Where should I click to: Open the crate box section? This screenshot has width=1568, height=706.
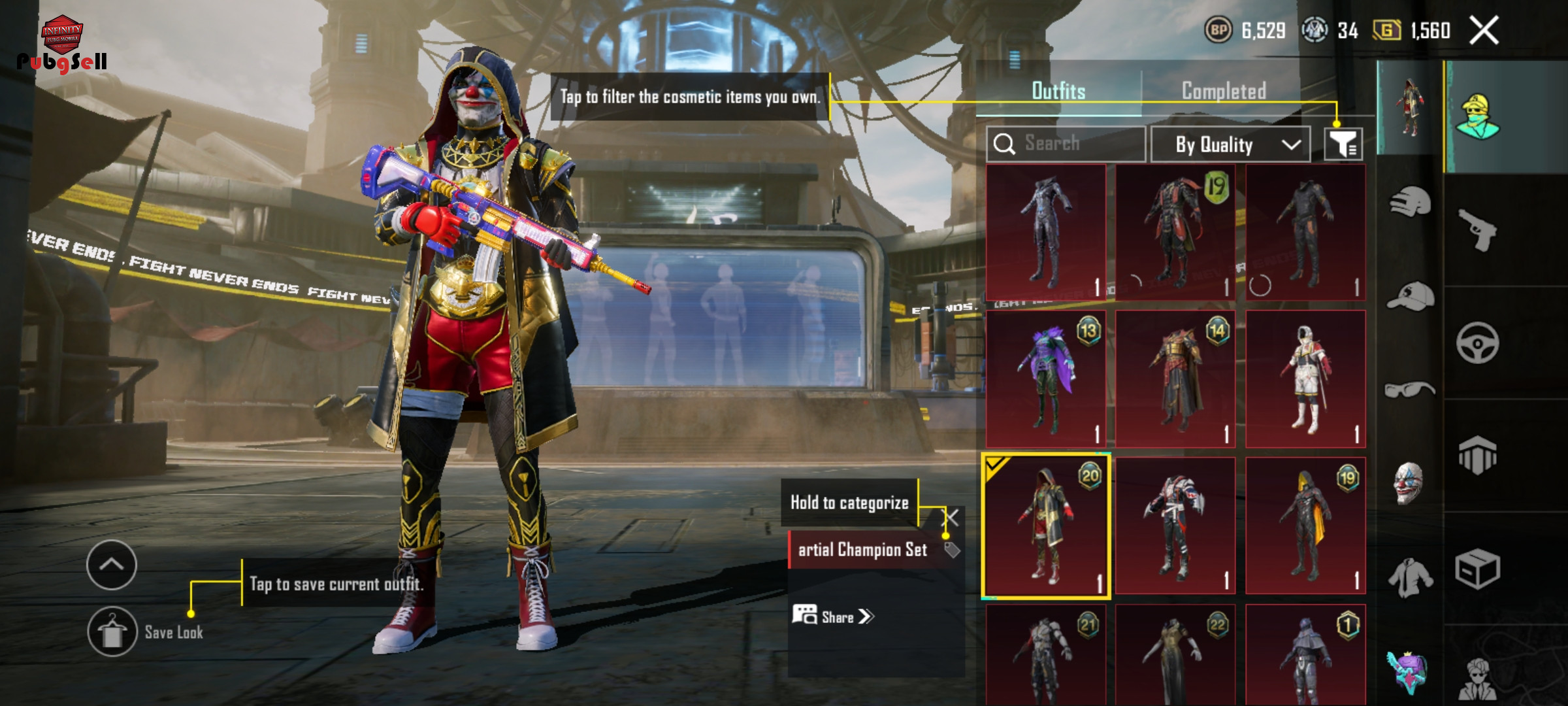(1478, 569)
